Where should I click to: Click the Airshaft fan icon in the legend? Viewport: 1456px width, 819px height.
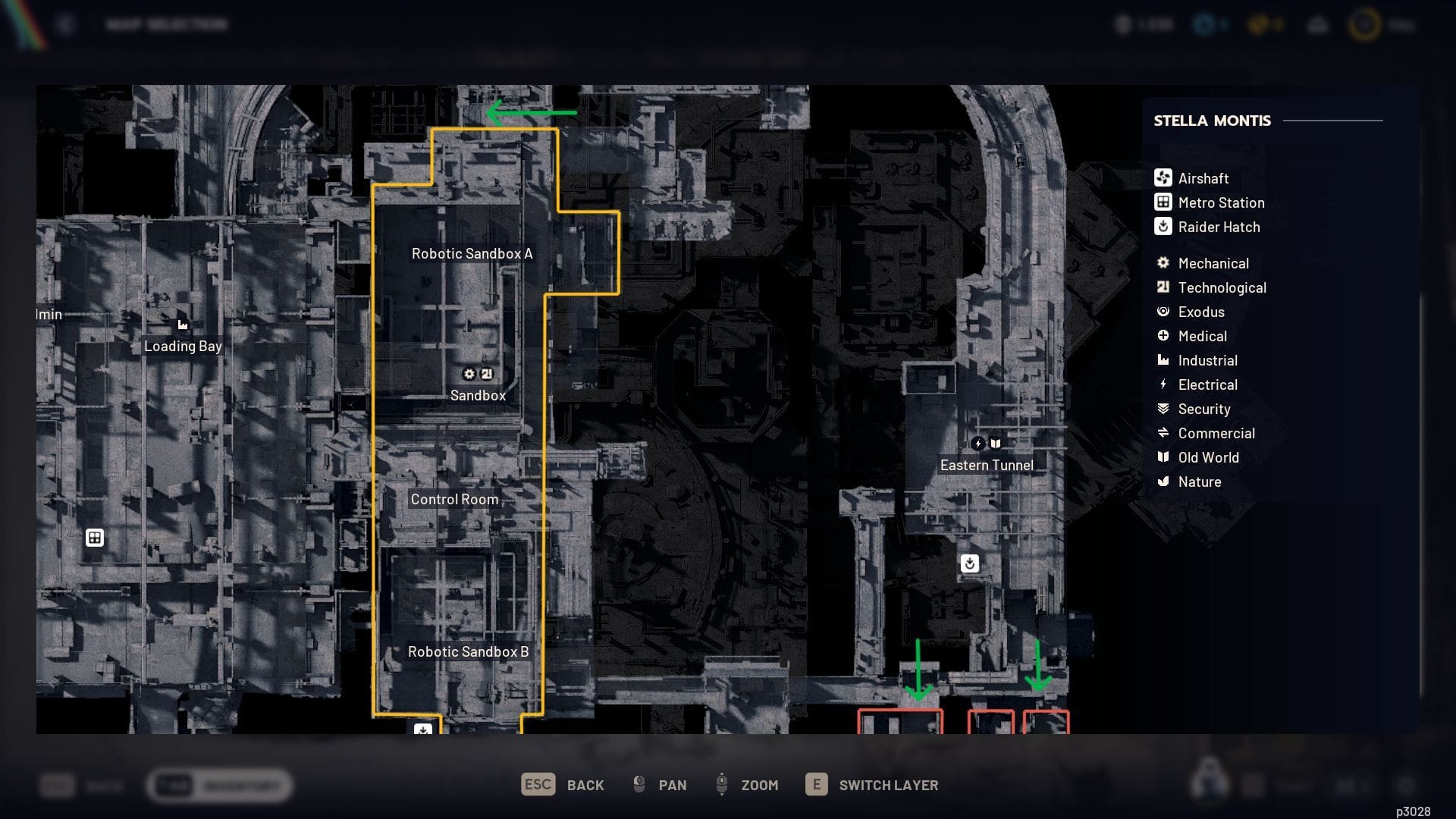1163,178
